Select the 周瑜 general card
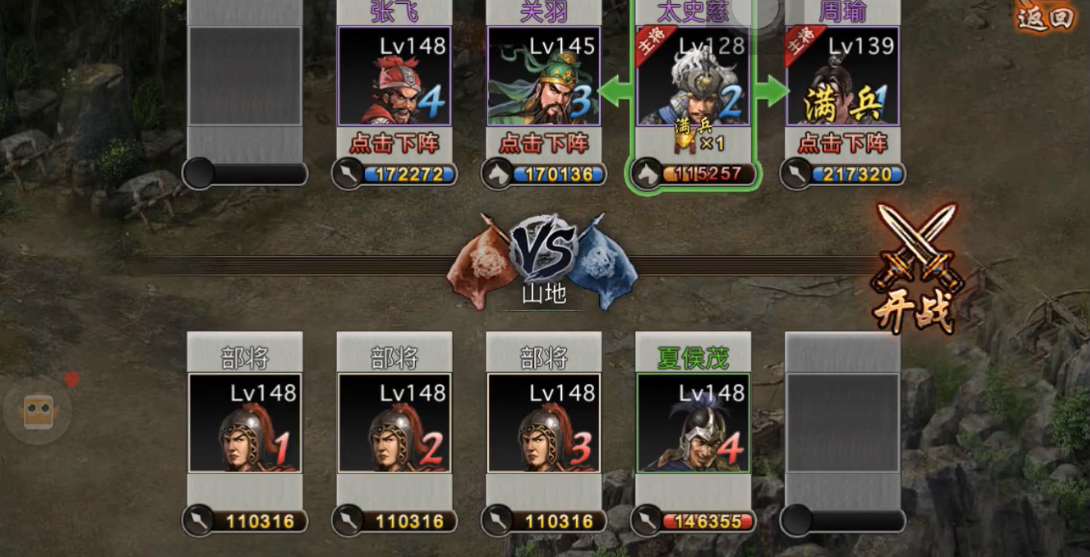The height and width of the screenshot is (557, 1090). 842,76
